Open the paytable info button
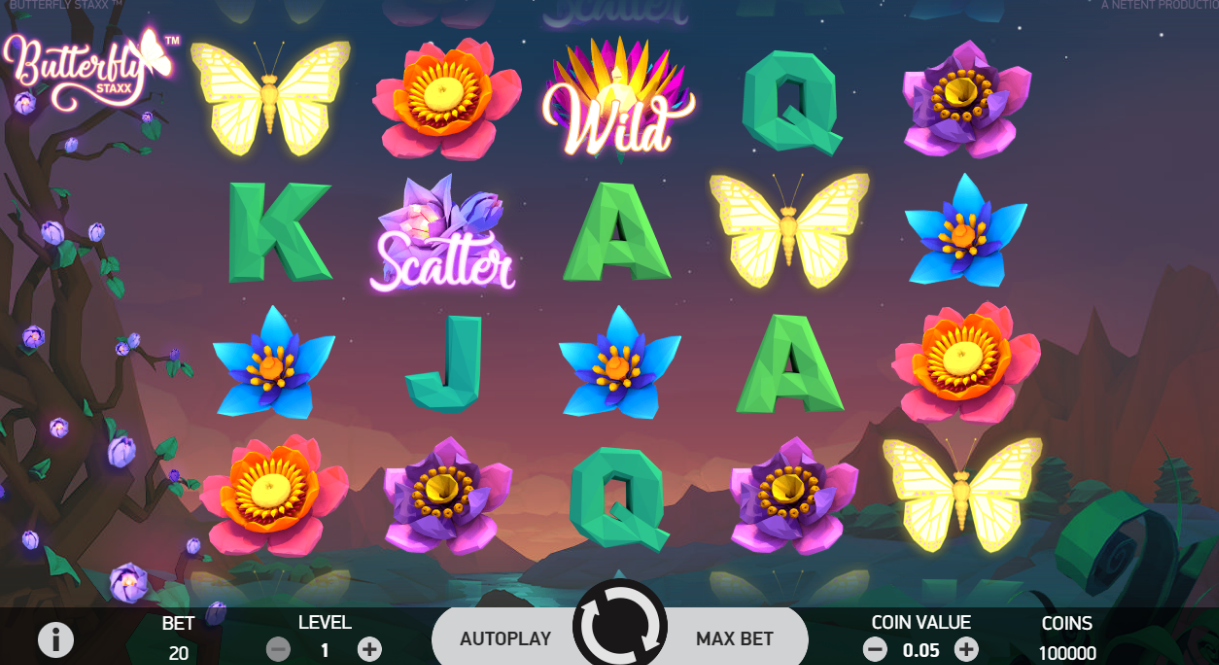Screen dimensions: 1219x665 [x=55, y=638]
